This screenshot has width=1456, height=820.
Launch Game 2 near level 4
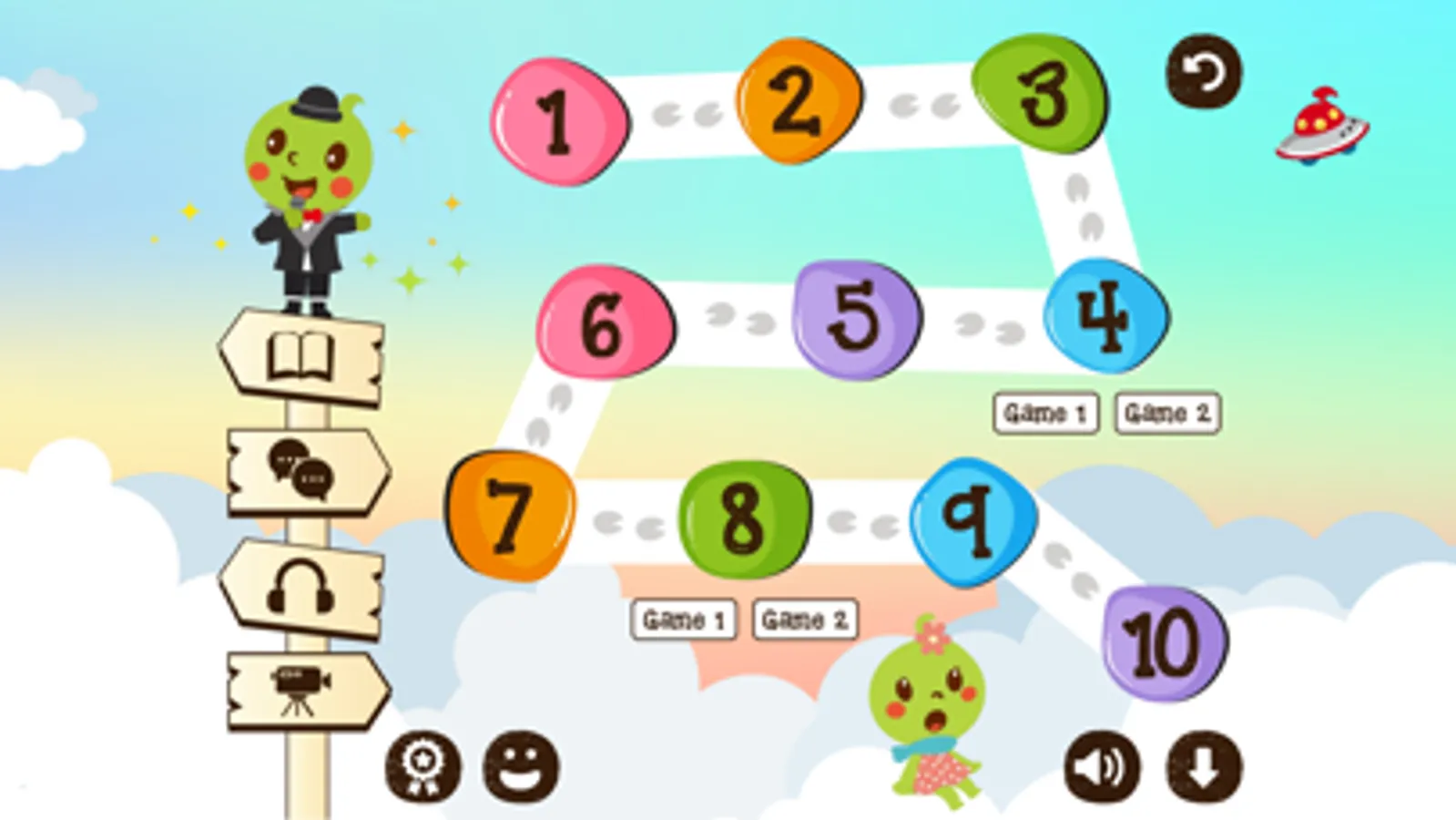pyautogui.click(x=1168, y=410)
